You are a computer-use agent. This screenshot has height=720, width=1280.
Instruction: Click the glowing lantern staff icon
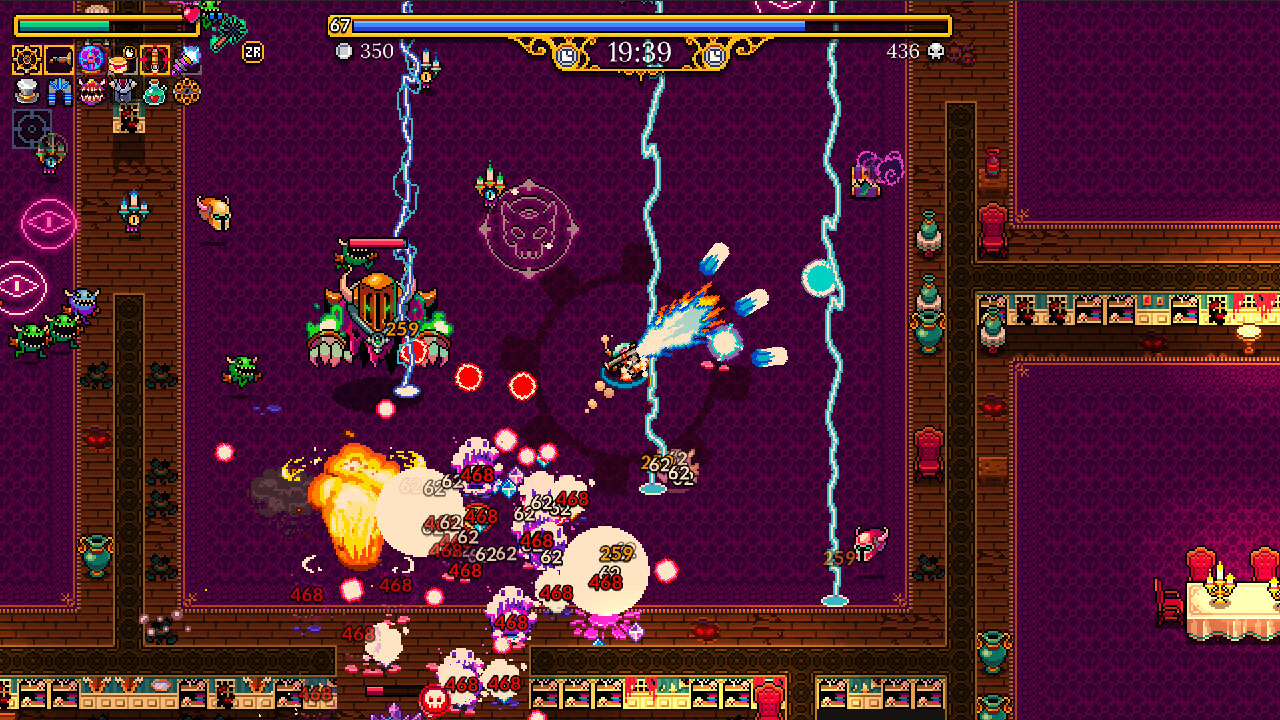point(188,57)
